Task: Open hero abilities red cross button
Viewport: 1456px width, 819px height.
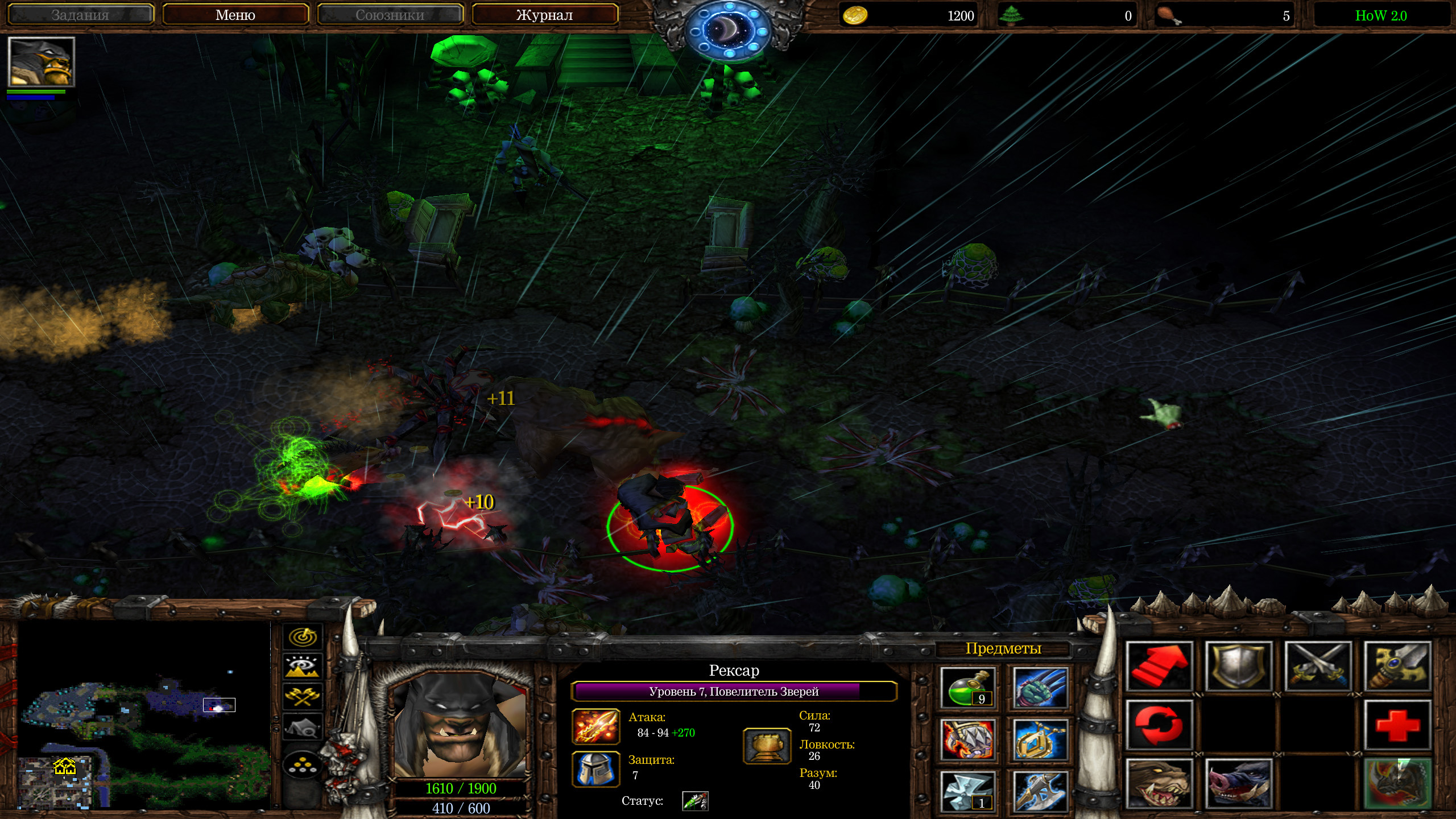Action: click(x=1397, y=725)
